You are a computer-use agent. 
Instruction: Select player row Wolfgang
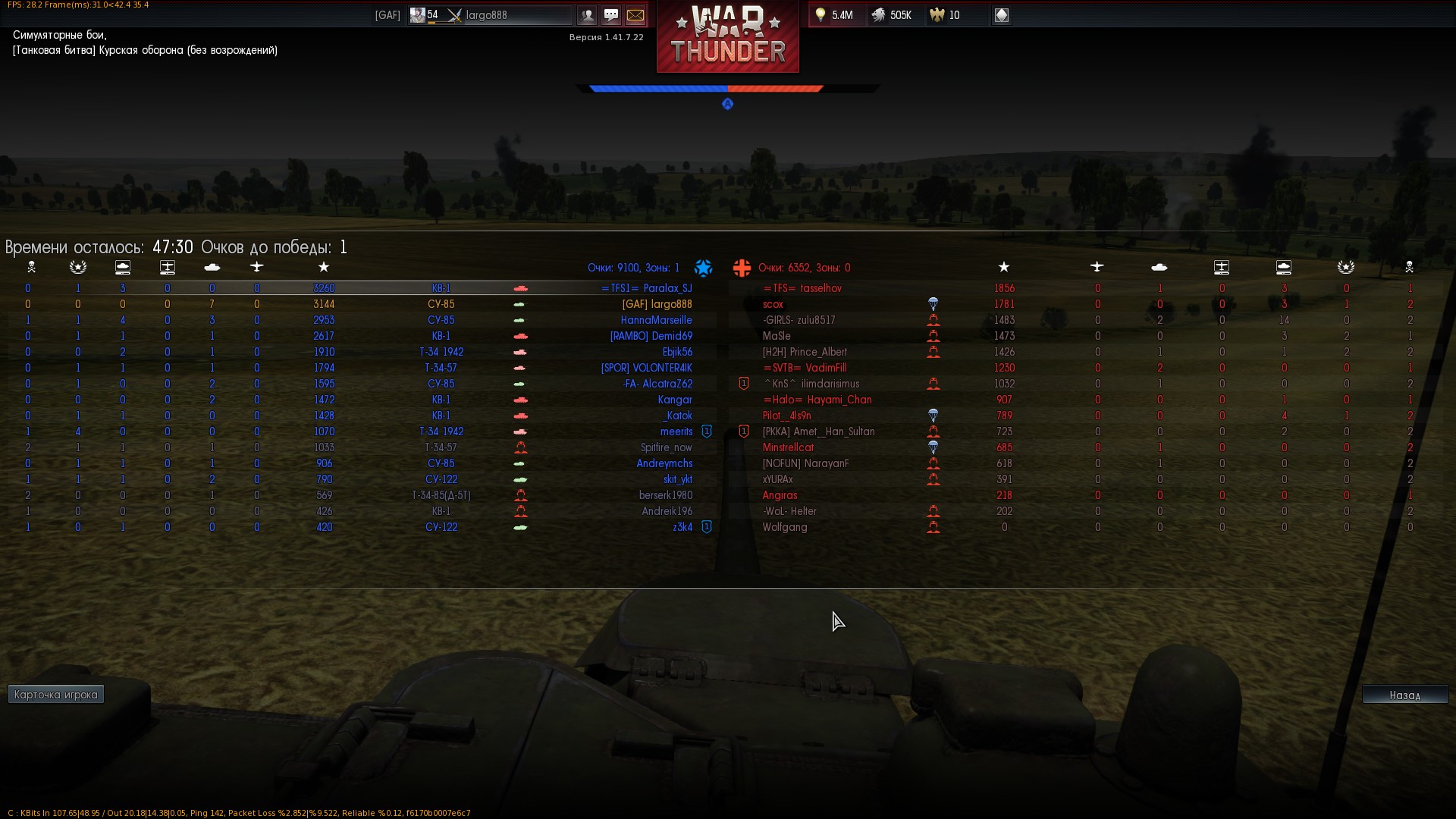[x=785, y=527]
